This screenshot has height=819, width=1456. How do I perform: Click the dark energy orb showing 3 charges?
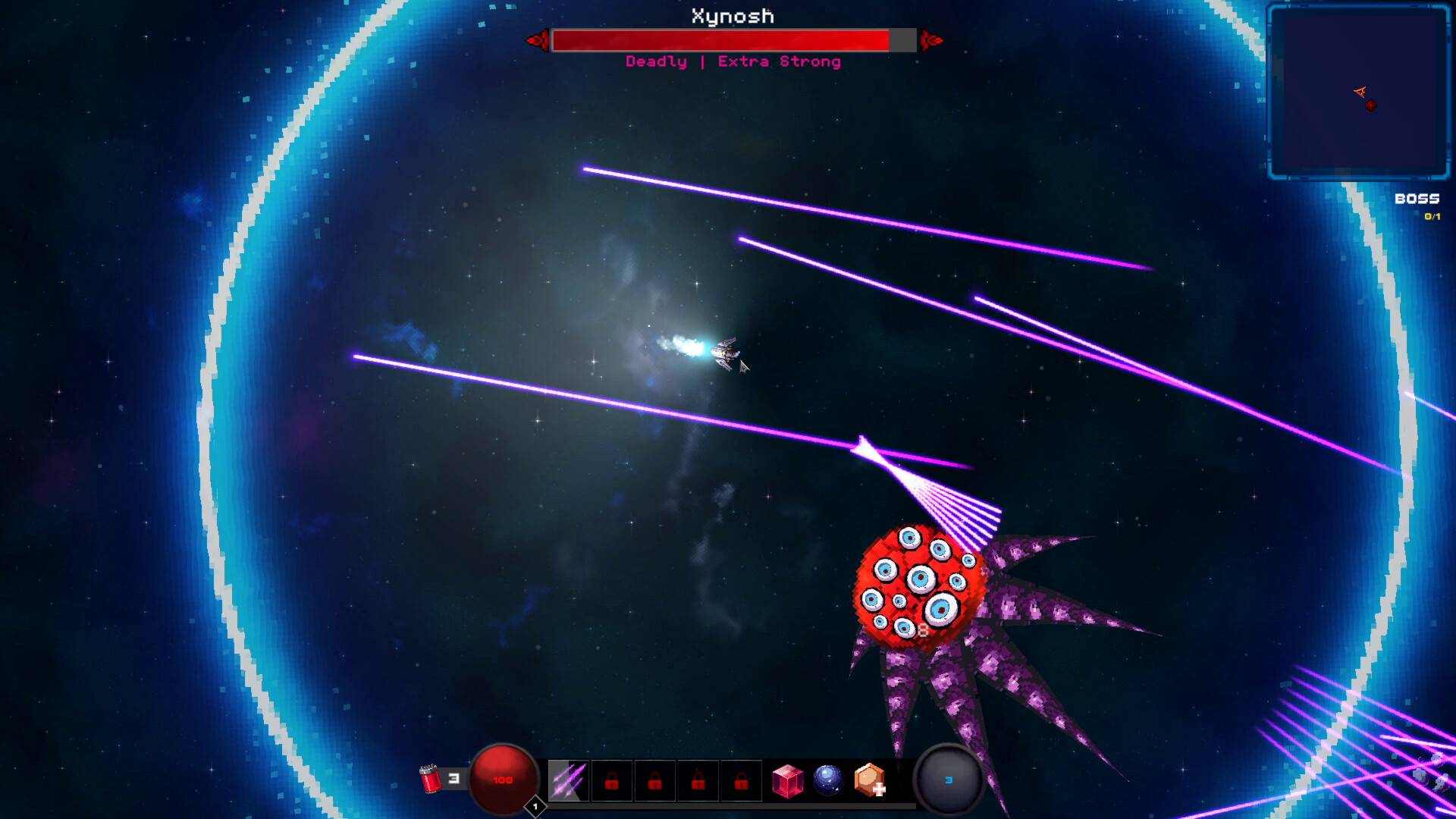(x=948, y=780)
